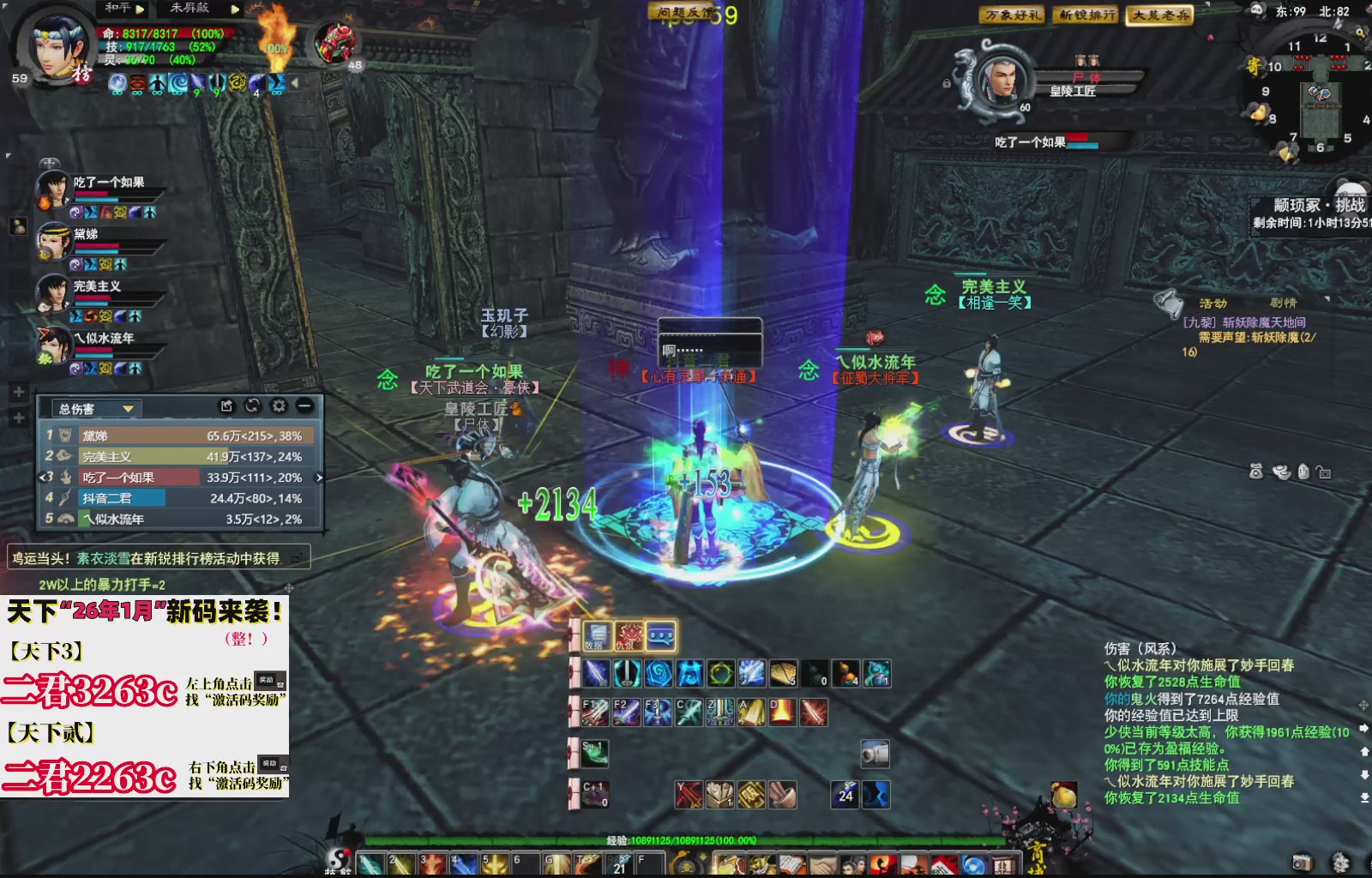Click the camera snapshot icon near skill bars
Screen dimensions: 1372x878
point(874,755)
